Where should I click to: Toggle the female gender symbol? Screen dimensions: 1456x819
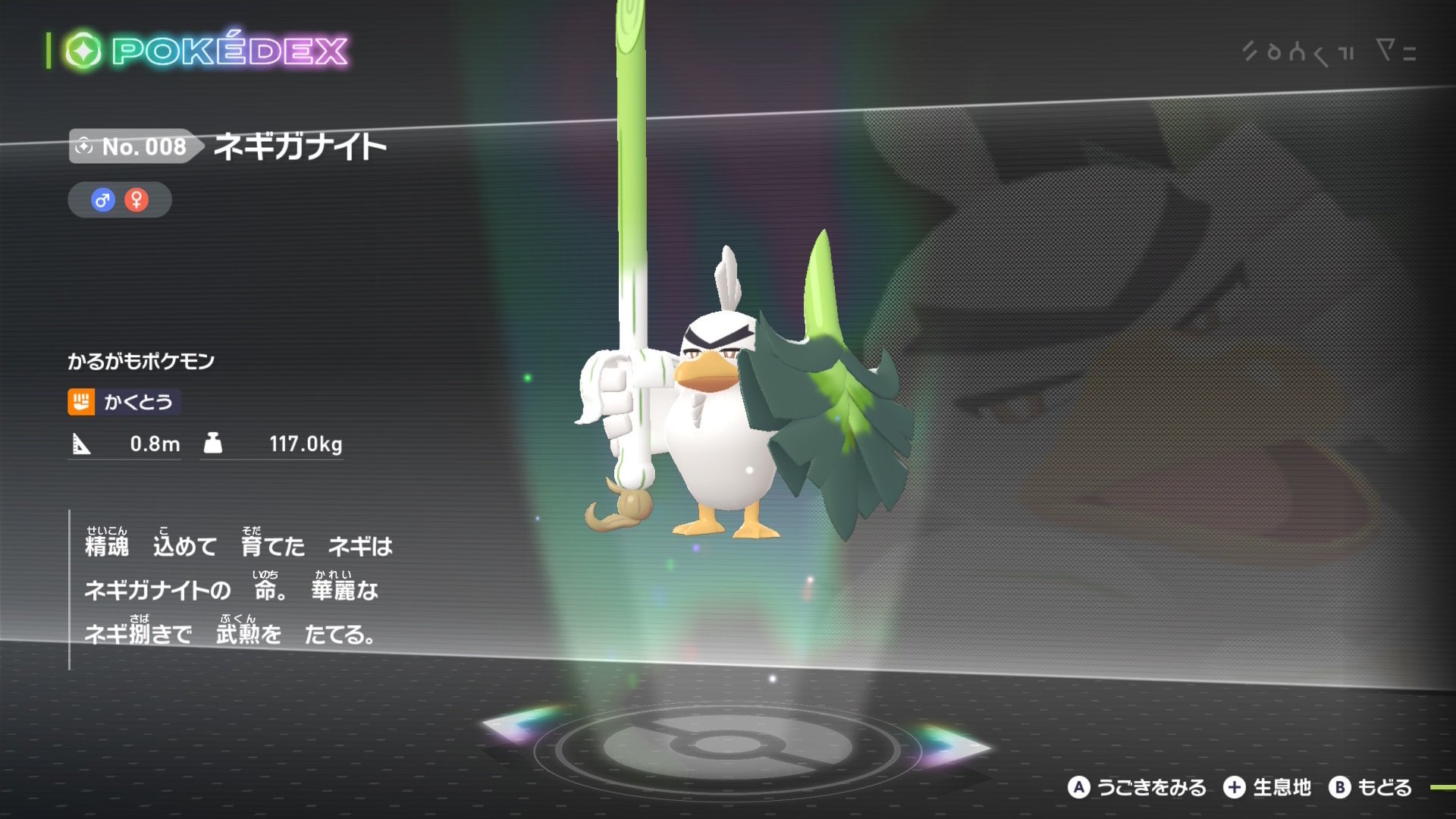point(136,199)
